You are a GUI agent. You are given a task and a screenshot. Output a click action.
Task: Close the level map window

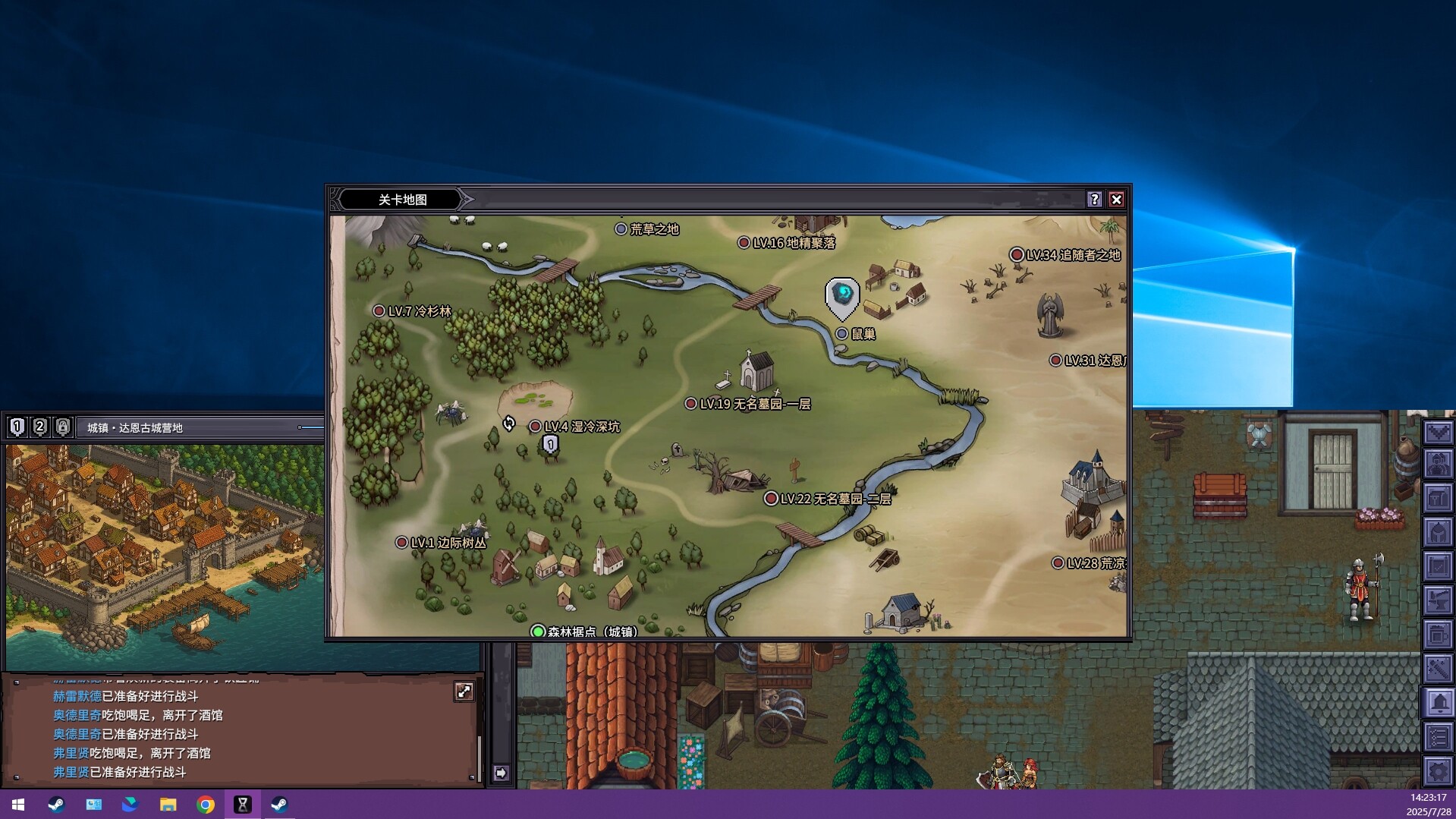click(x=1116, y=200)
